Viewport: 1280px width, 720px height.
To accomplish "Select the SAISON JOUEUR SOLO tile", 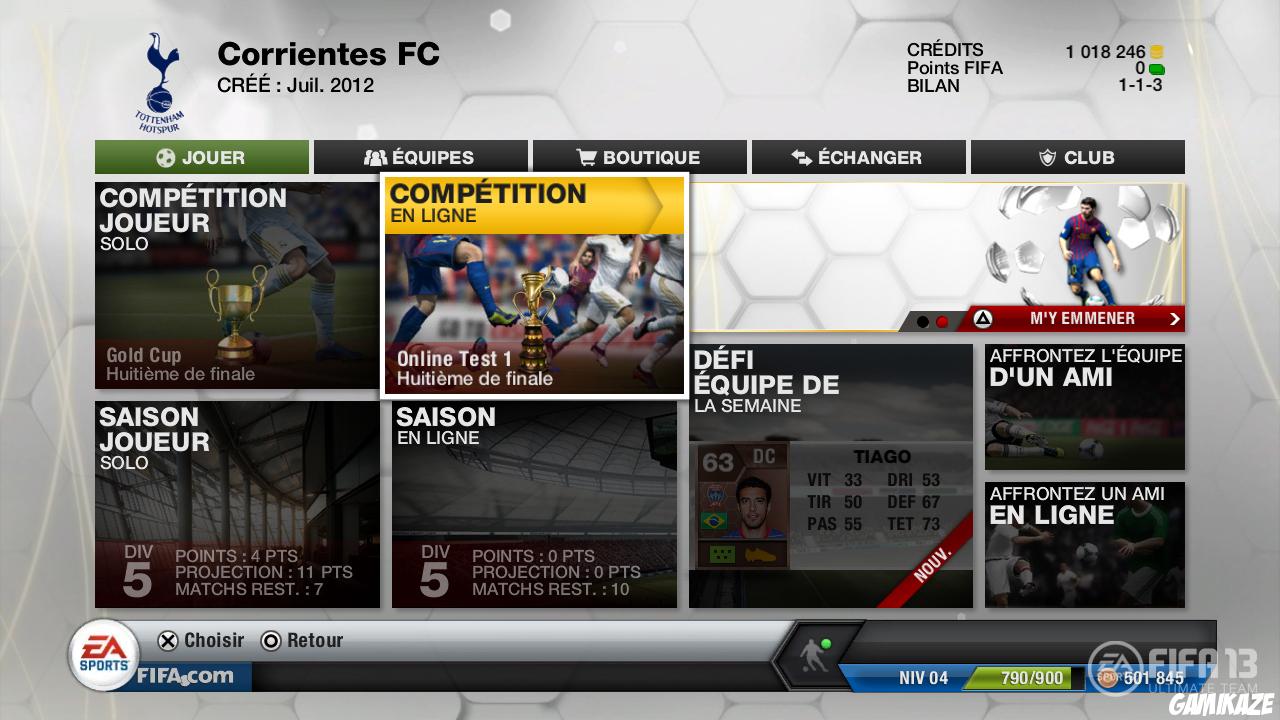I will coord(237,505).
